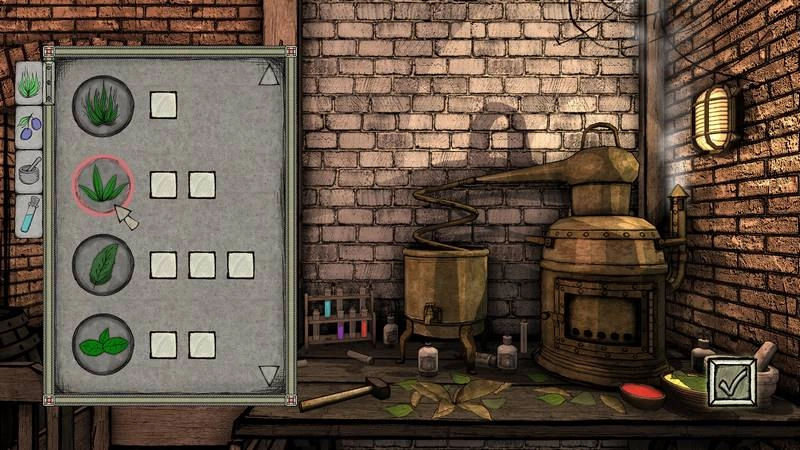Viewport: 800px width, 450px height.
Task: Click the up arrow of ingredient list
Action: click(268, 76)
